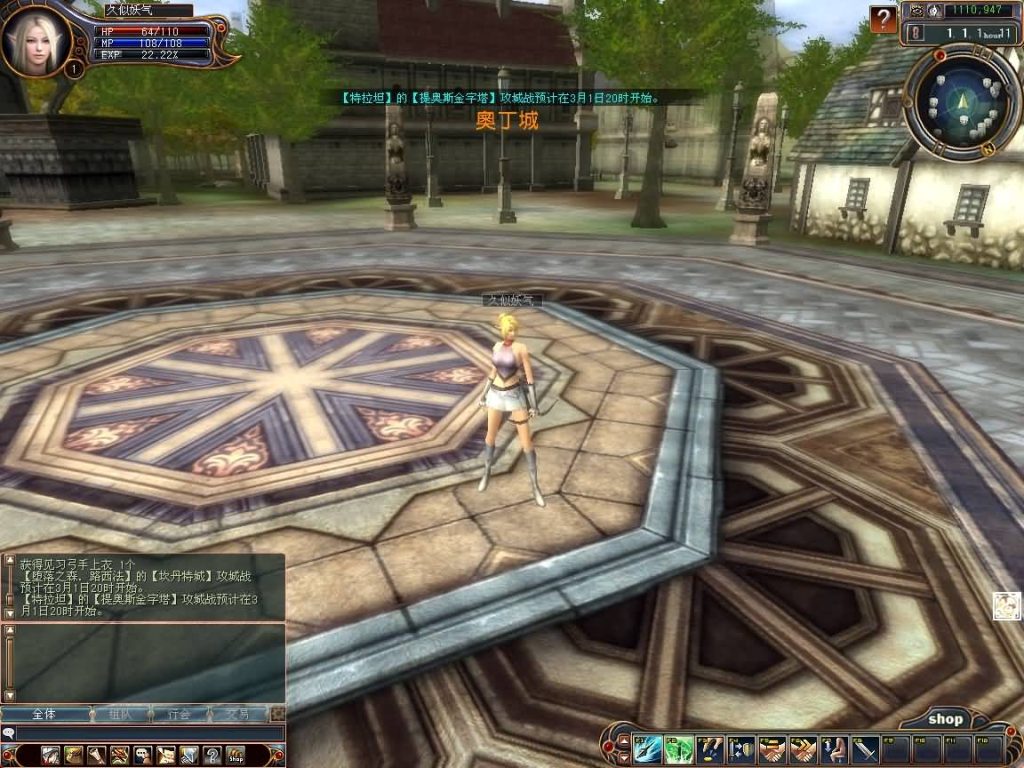Switch to the 全体 chat tab
Image resolution: width=1024 pixels, height=768 pixels.
[x=44, y=714]
